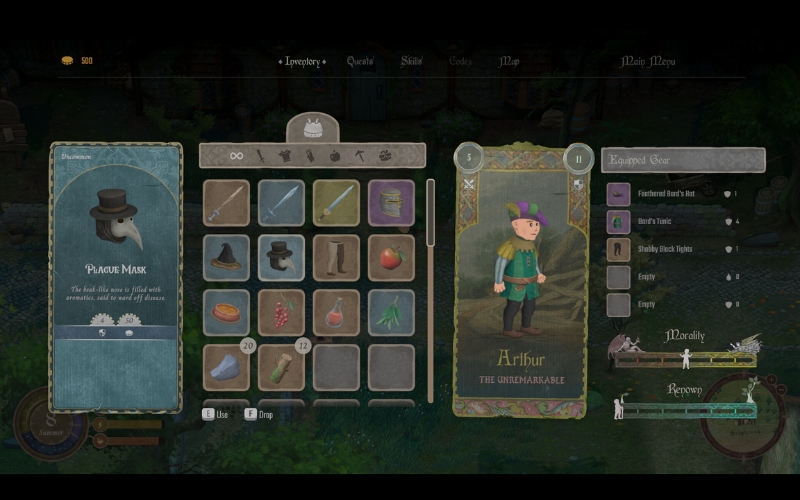Show all items with the infinity filter
This screenshot has width=800, height=500.
(x=237, y=155)
